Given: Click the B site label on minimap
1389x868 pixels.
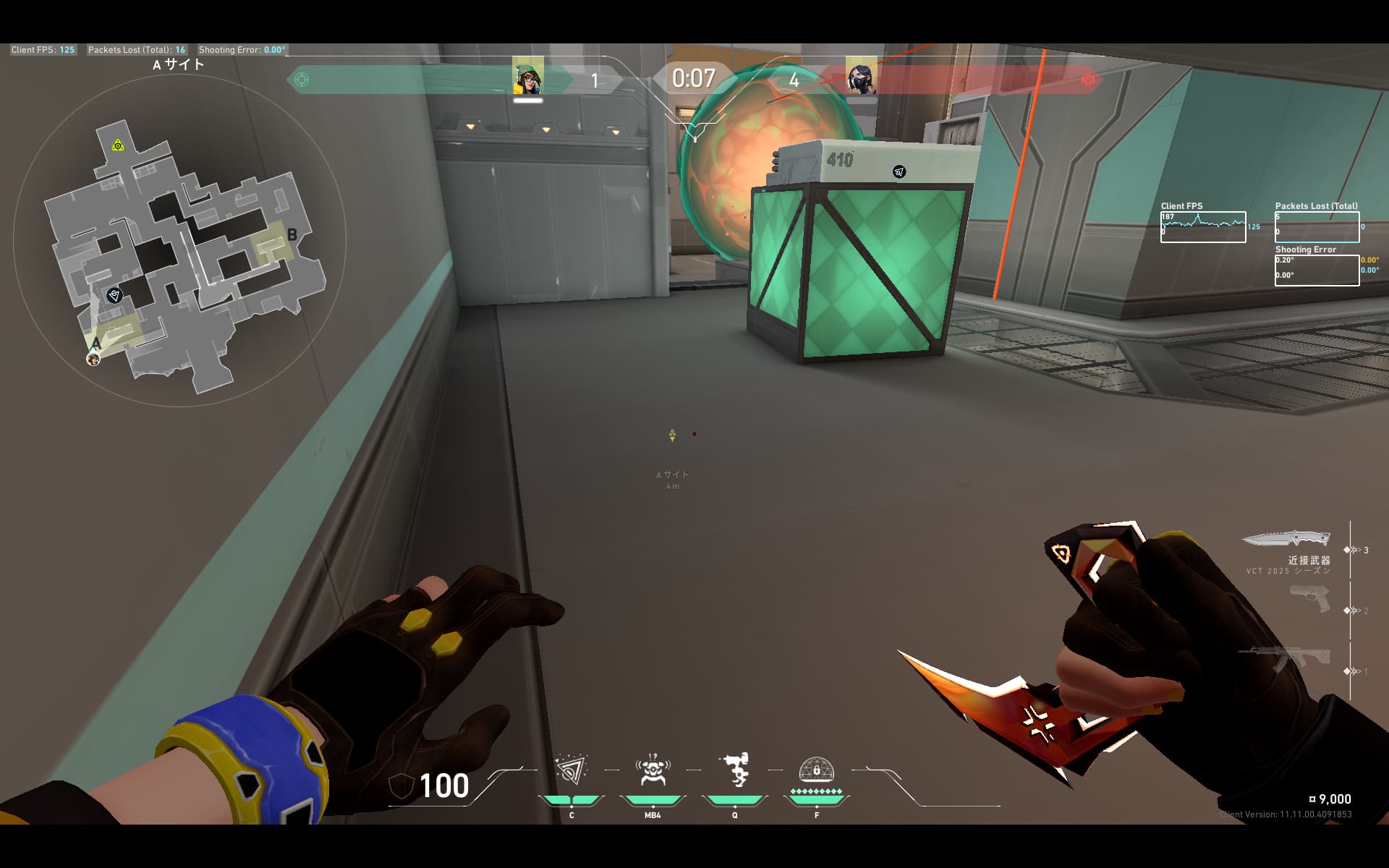Looking at the screenshot, I should 292,234.
